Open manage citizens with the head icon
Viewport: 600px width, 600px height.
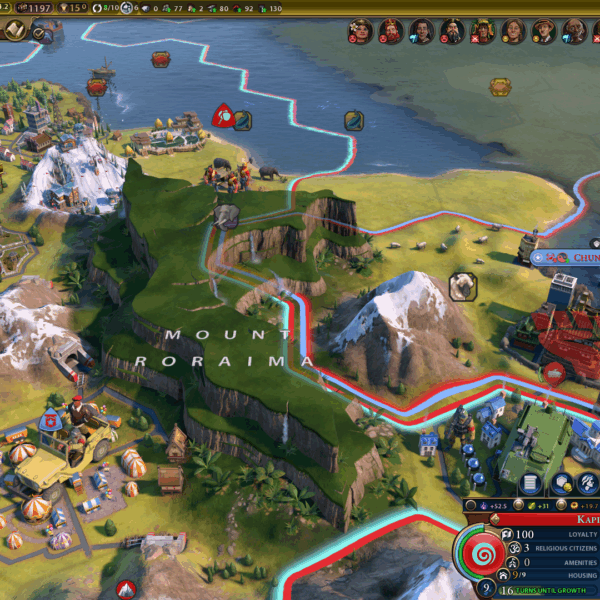pyautogui.click(x=590, y=485)
